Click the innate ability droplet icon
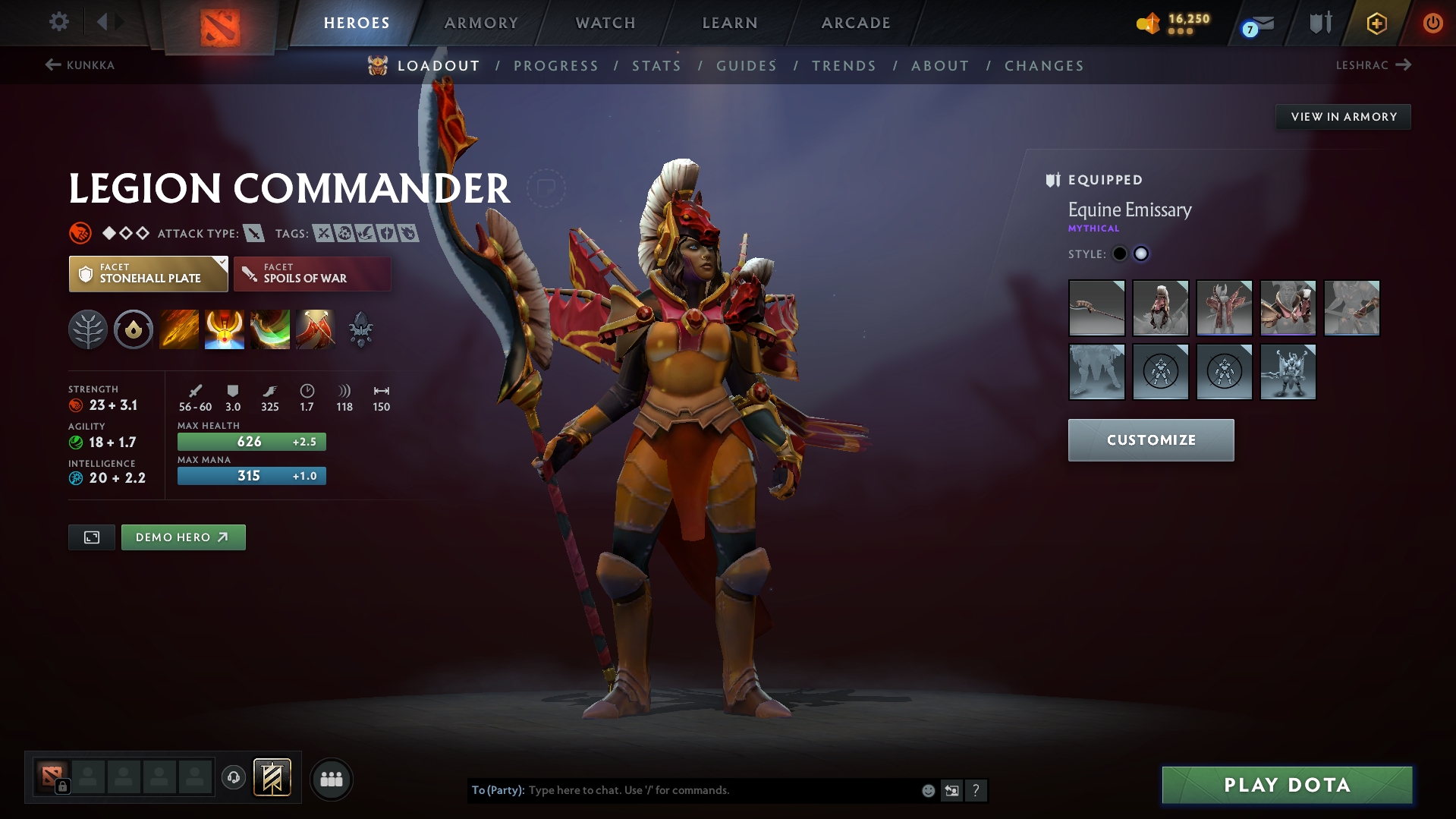Viewport: 1456px width, 819px height. [x=134, y=329]
